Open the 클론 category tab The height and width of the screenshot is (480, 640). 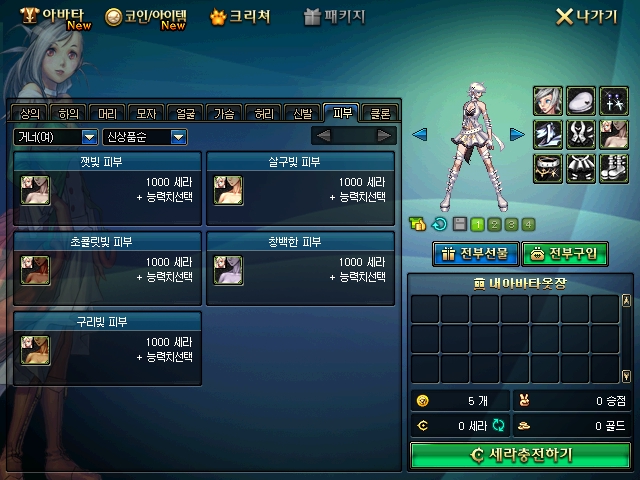380,113
